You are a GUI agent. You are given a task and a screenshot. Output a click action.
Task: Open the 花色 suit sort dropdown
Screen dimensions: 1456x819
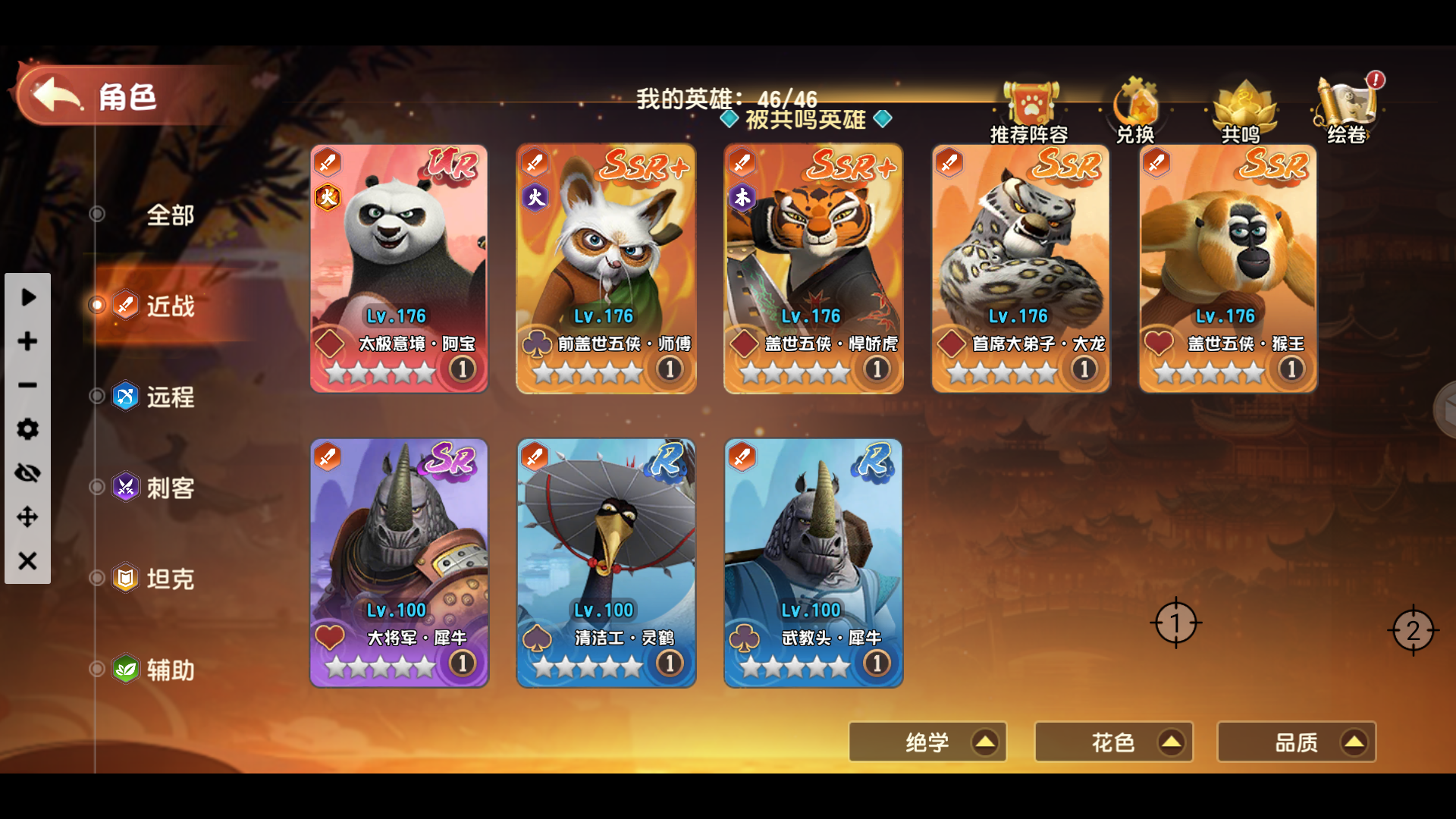[x=1112, y=742]
